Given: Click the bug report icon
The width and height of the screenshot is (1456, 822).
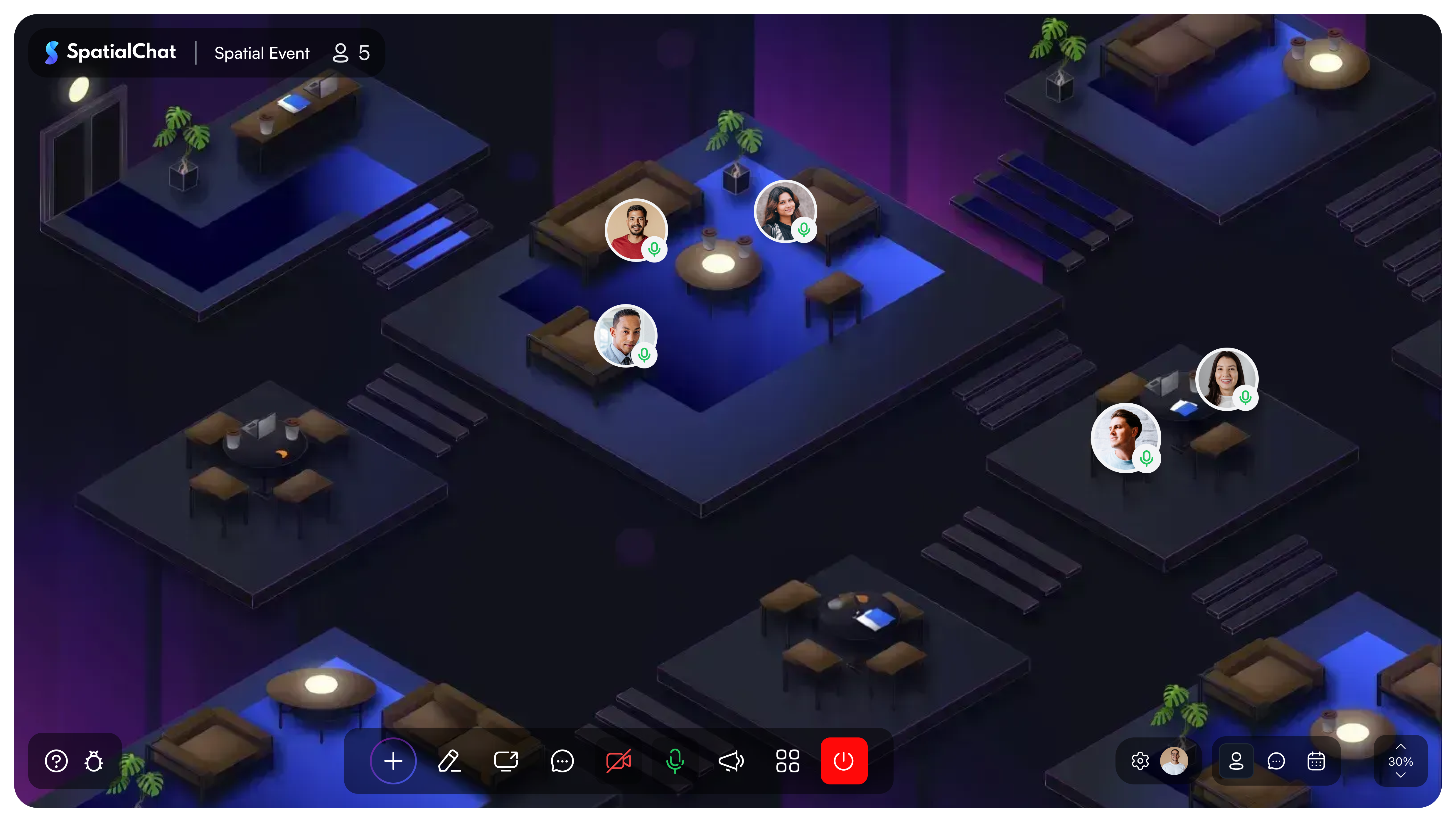Looking at the screenshot, I should coord(93,761).
